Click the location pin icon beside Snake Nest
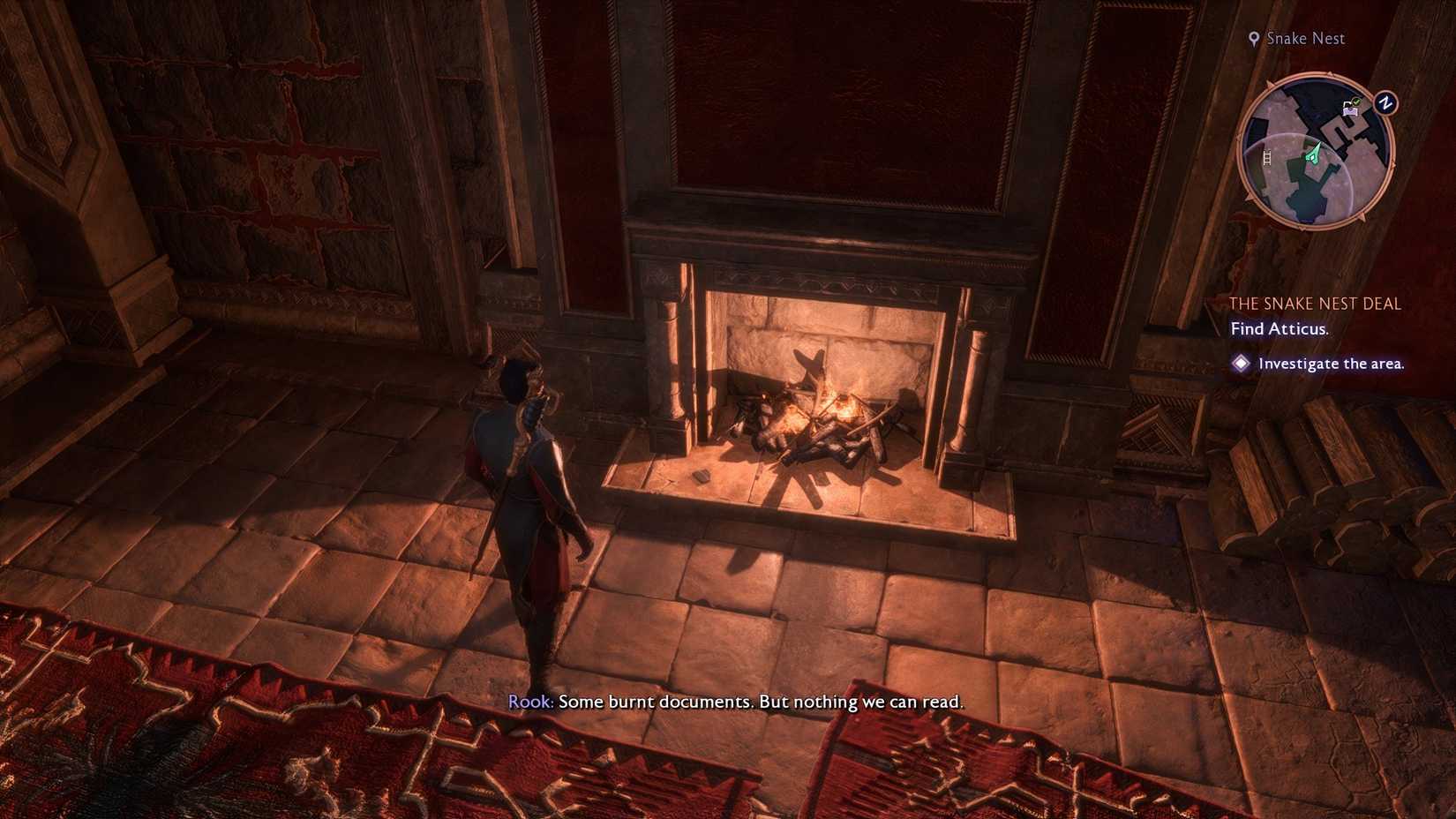This screenshot has width=1456, height=819. 1256,38
